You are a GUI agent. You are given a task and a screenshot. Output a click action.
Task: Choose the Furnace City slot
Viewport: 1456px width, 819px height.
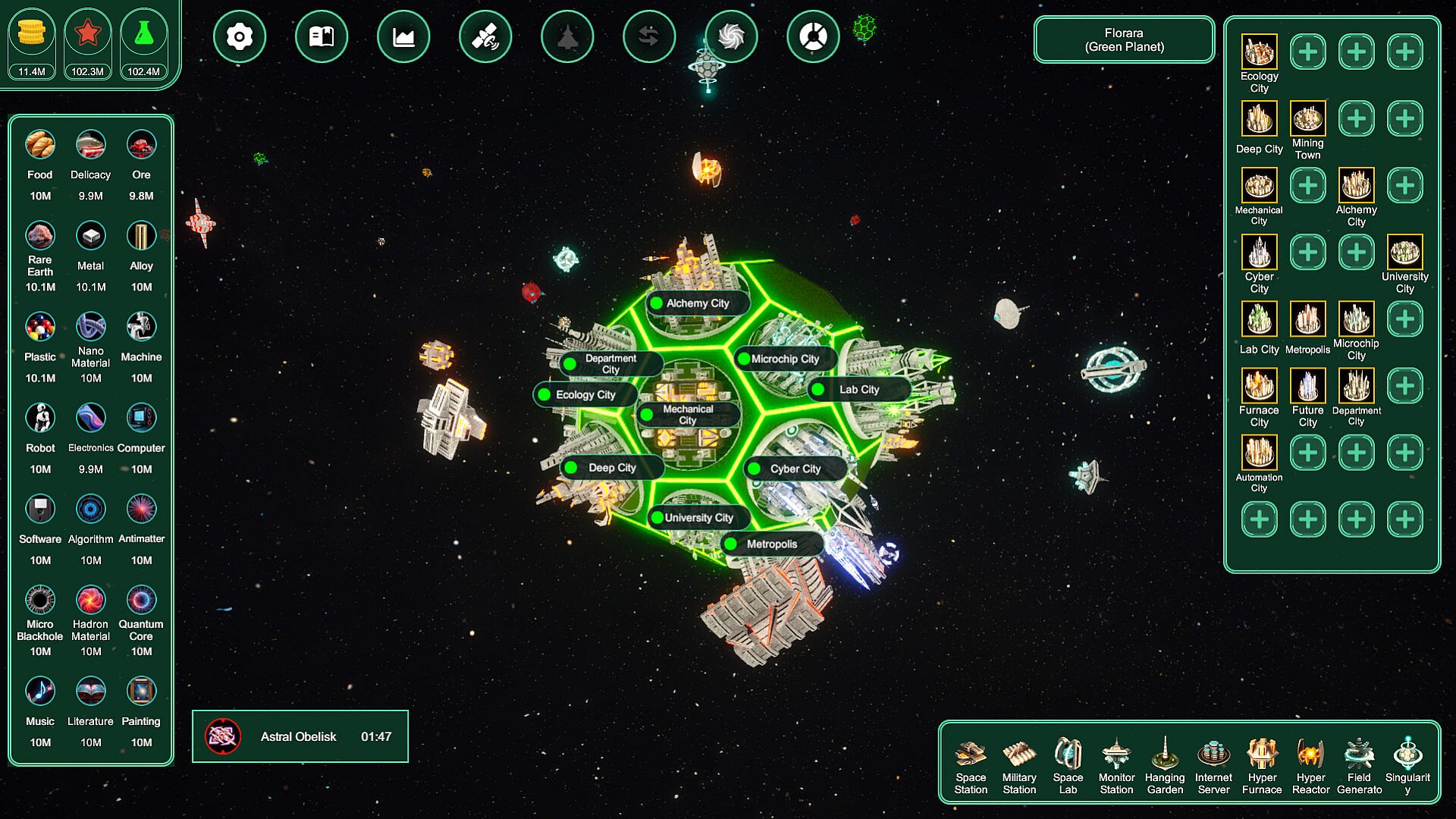click(x=1259, y=386)
